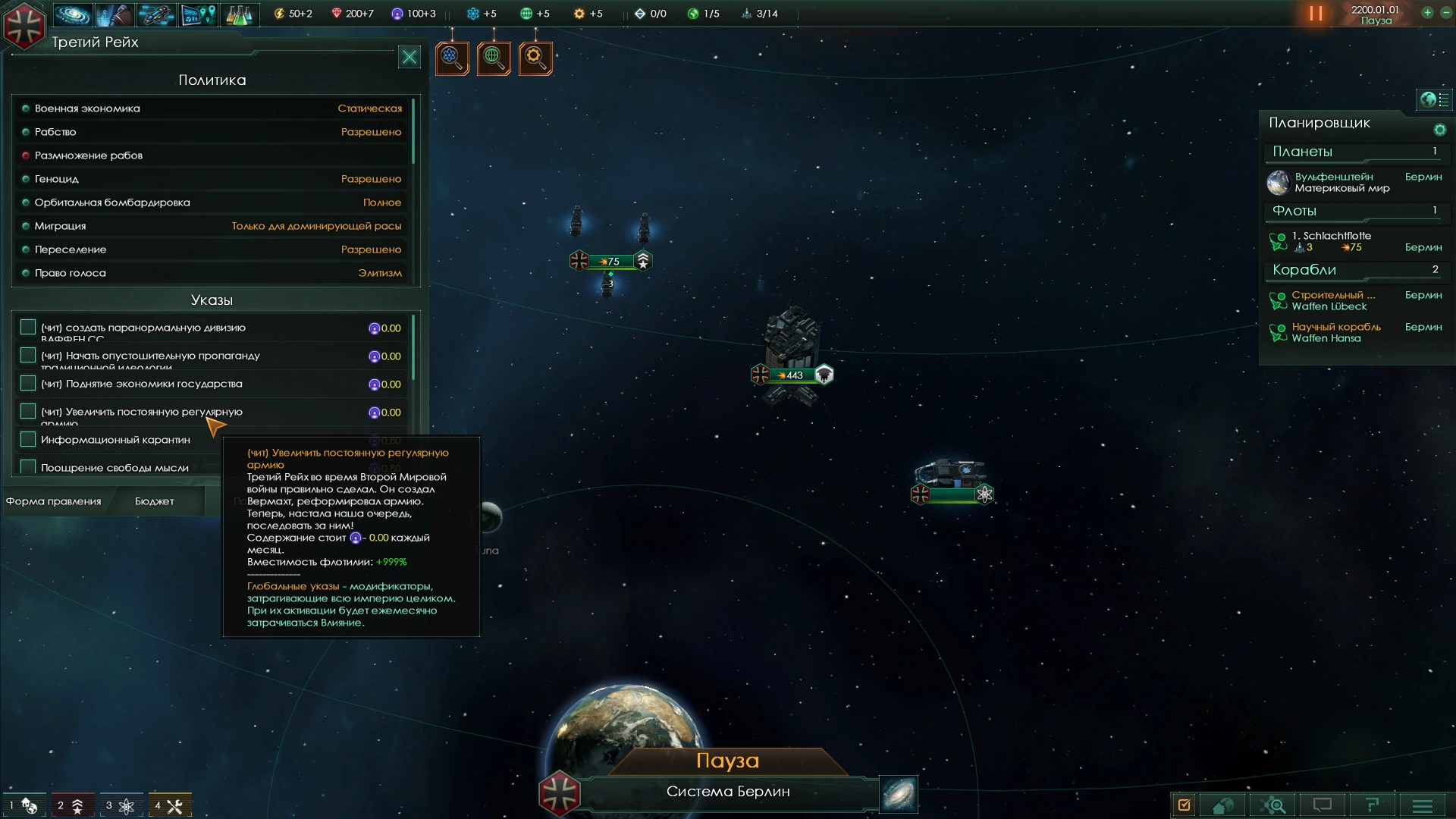Screen dimensions: 1456x819
Task: Enable the edict (чит) Поднятие экономики государства
Action: click(x=28, y=382)
